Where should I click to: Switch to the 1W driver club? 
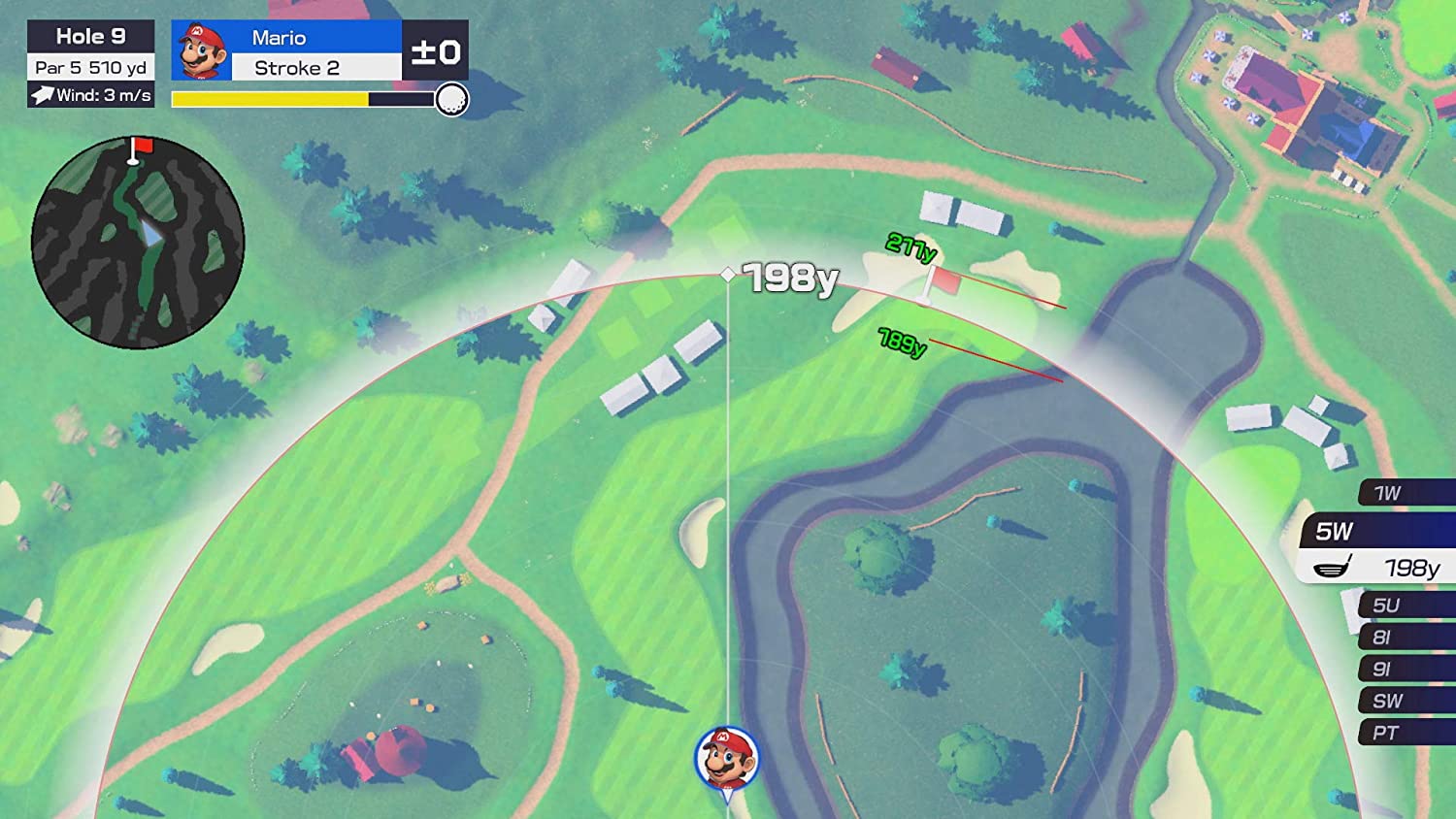(1390, 493)
